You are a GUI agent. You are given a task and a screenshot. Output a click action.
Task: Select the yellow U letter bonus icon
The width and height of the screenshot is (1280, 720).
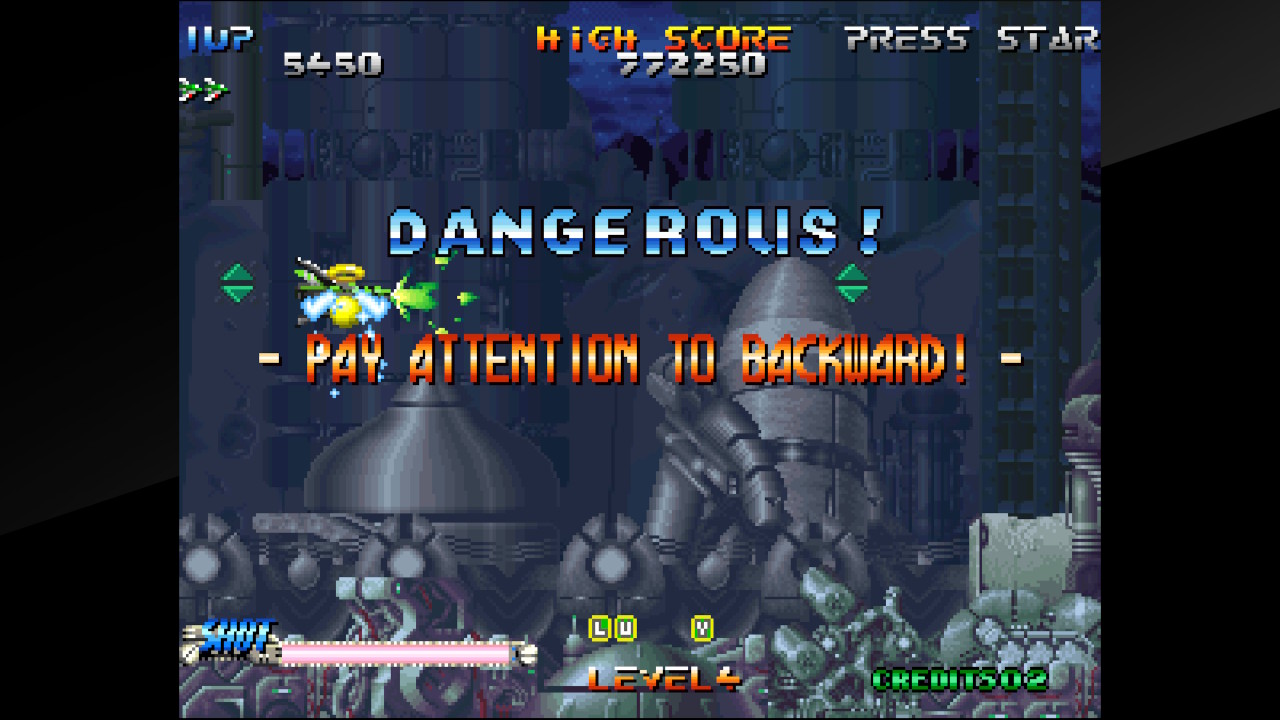(625, 629)
